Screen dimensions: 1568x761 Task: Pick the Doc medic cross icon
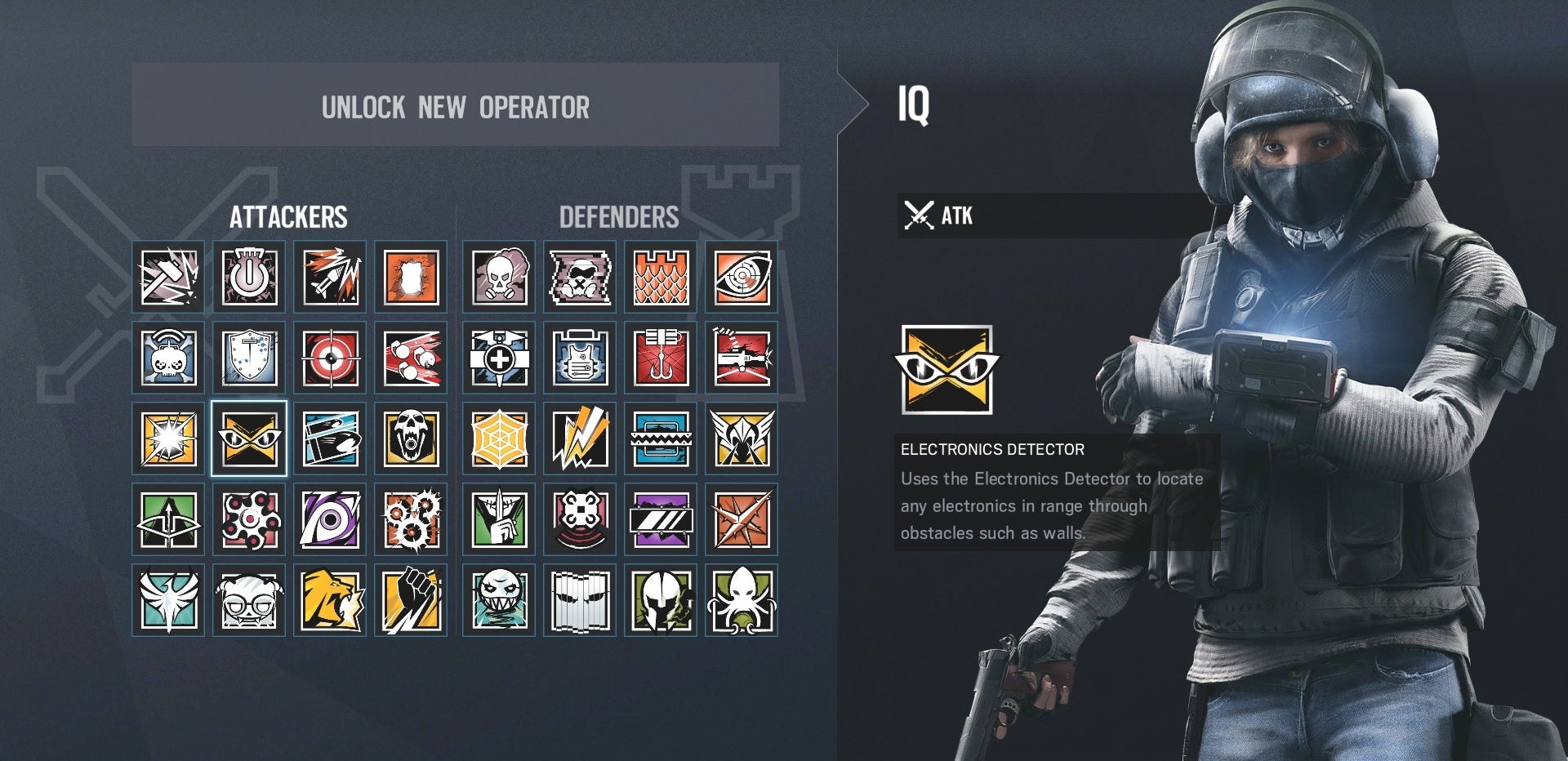tap(498, 358)
